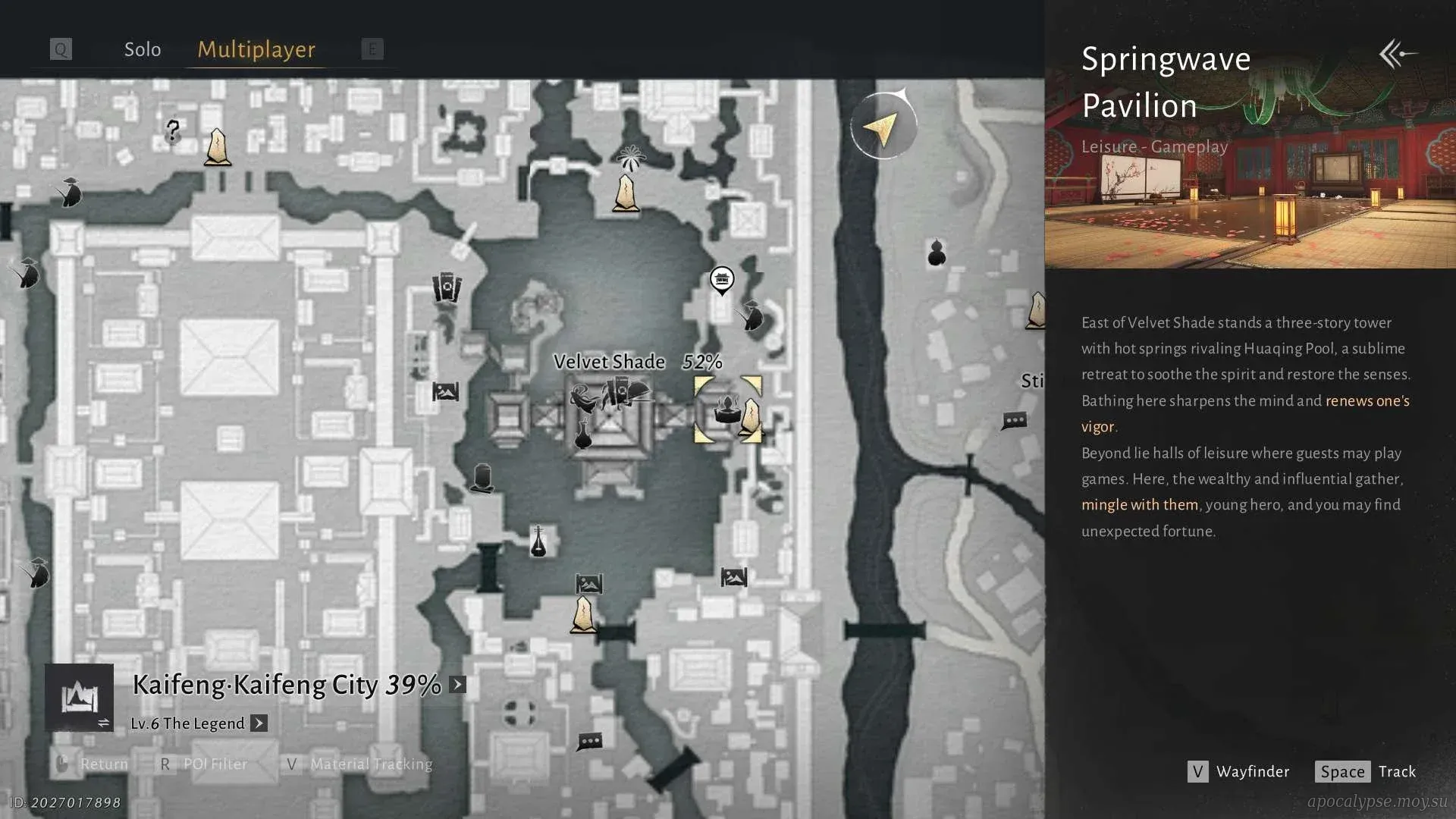This screenshot has height=819, width=1456.
Task: Click the Velvet Shade area label
Action: [609, 362]
